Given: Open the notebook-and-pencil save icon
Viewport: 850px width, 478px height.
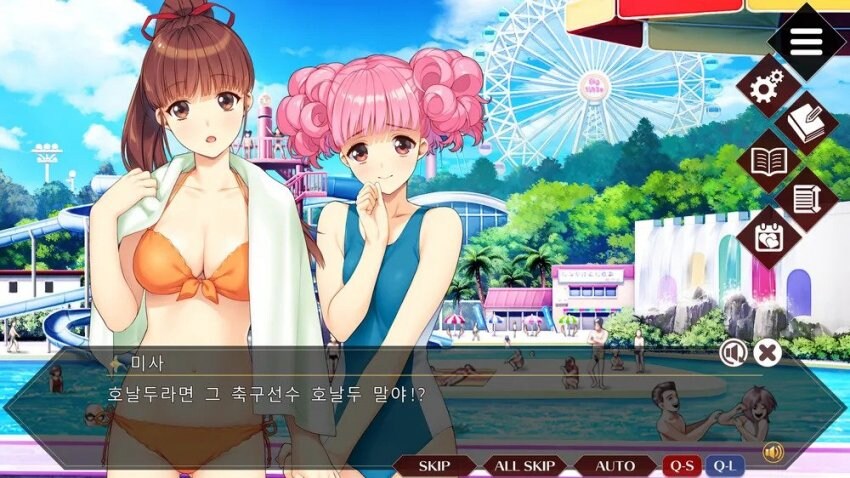Looking at the screenshot, I should [x=806, y=123].
